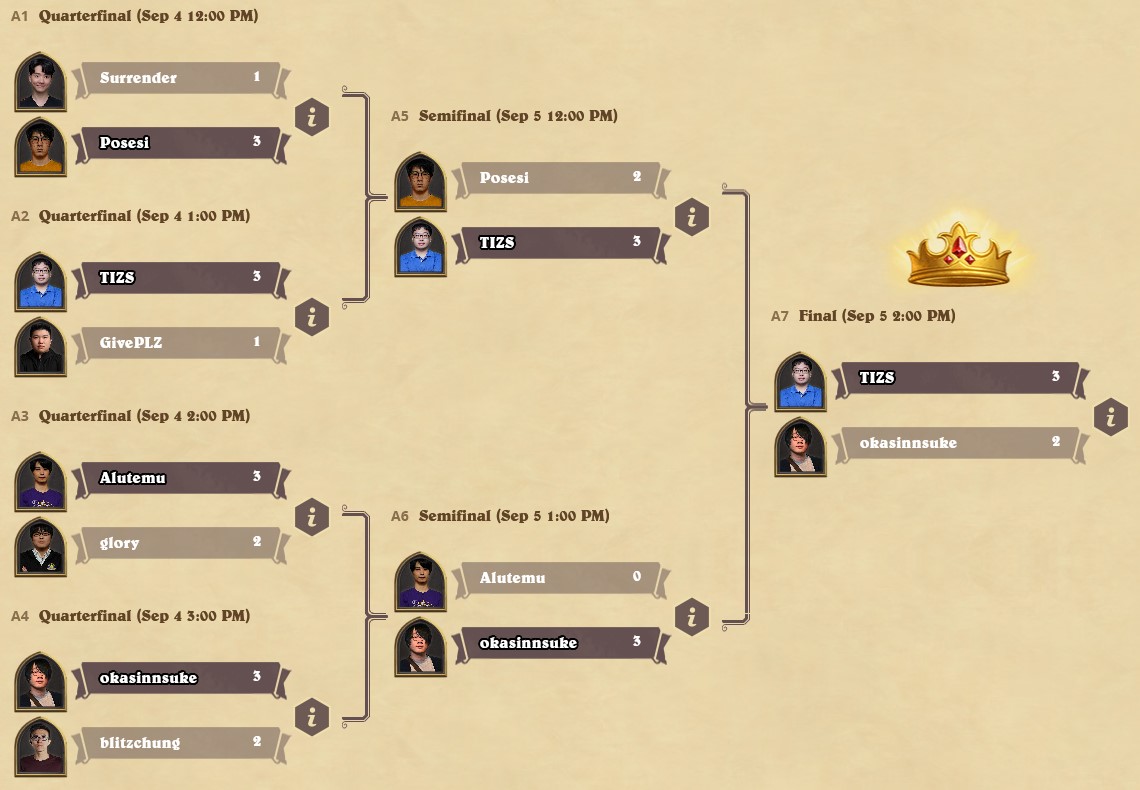This screenshot has width=1140, height=790.
Task: Click Posesi's banner in the A5 Semifinal
Action: point(558,178)
